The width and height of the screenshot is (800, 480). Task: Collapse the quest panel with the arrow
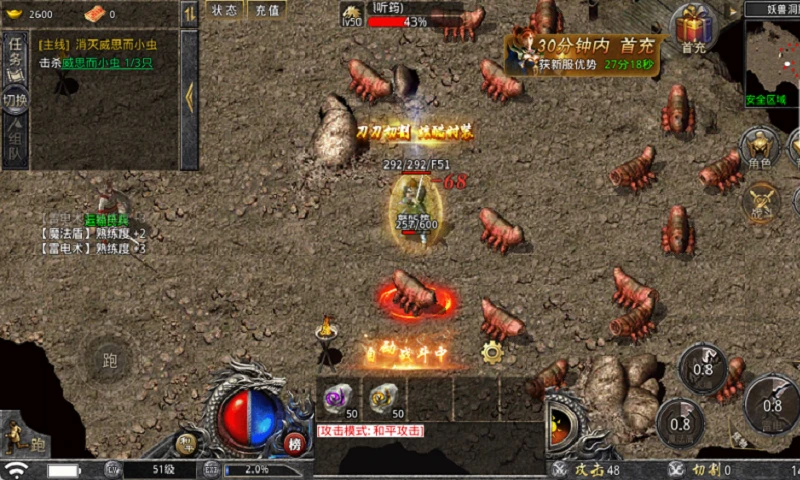coord(189,98)
